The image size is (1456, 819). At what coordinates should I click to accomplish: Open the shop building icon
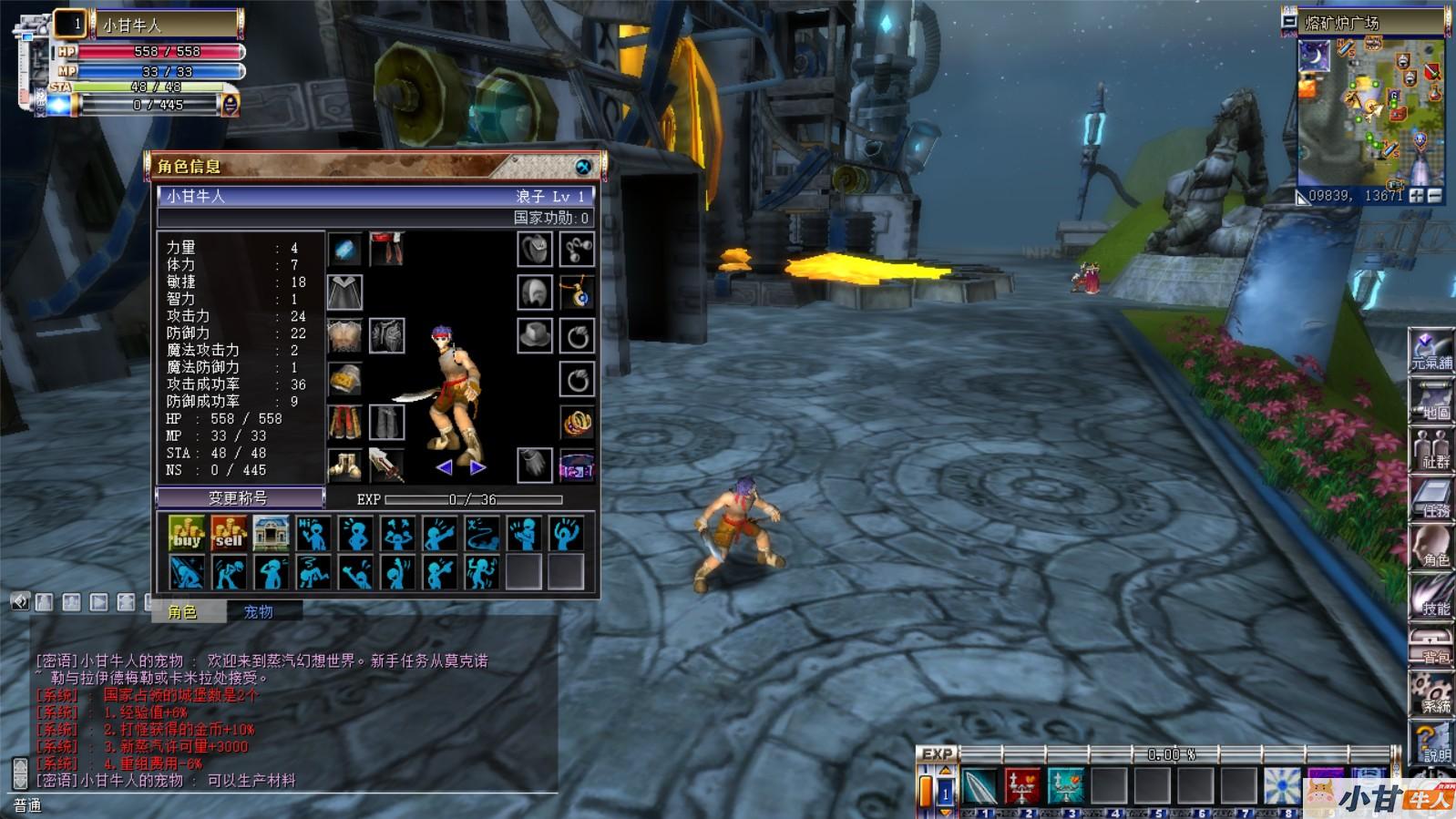click(271, 534)
